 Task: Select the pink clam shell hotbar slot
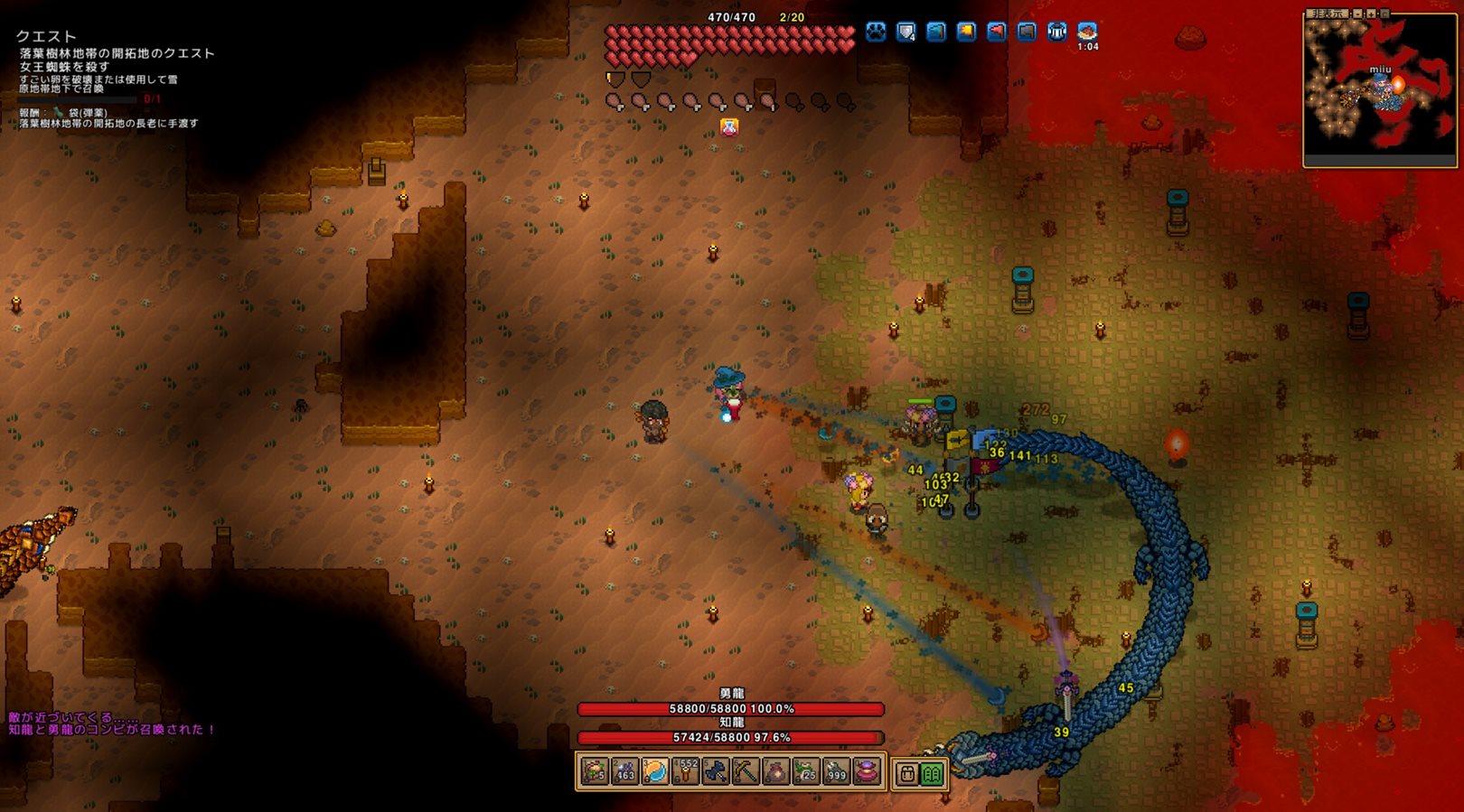868,772
